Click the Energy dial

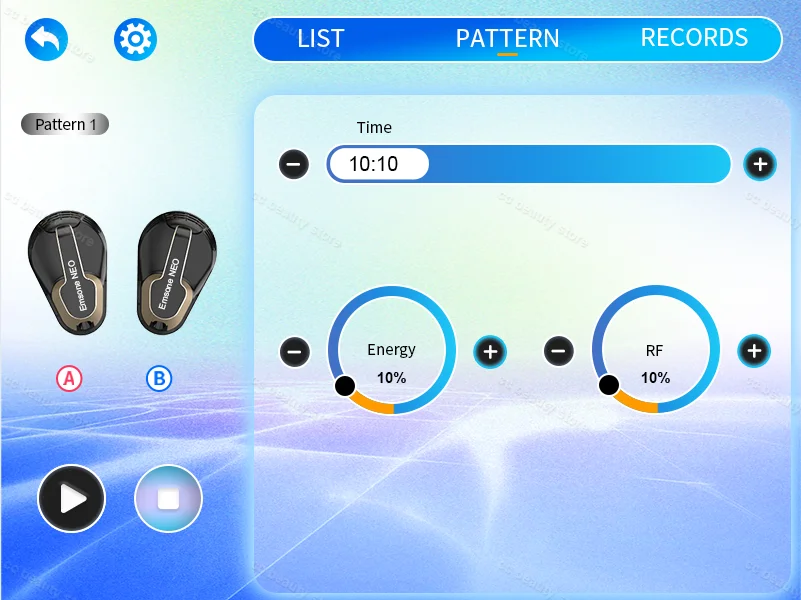point(392,351)
